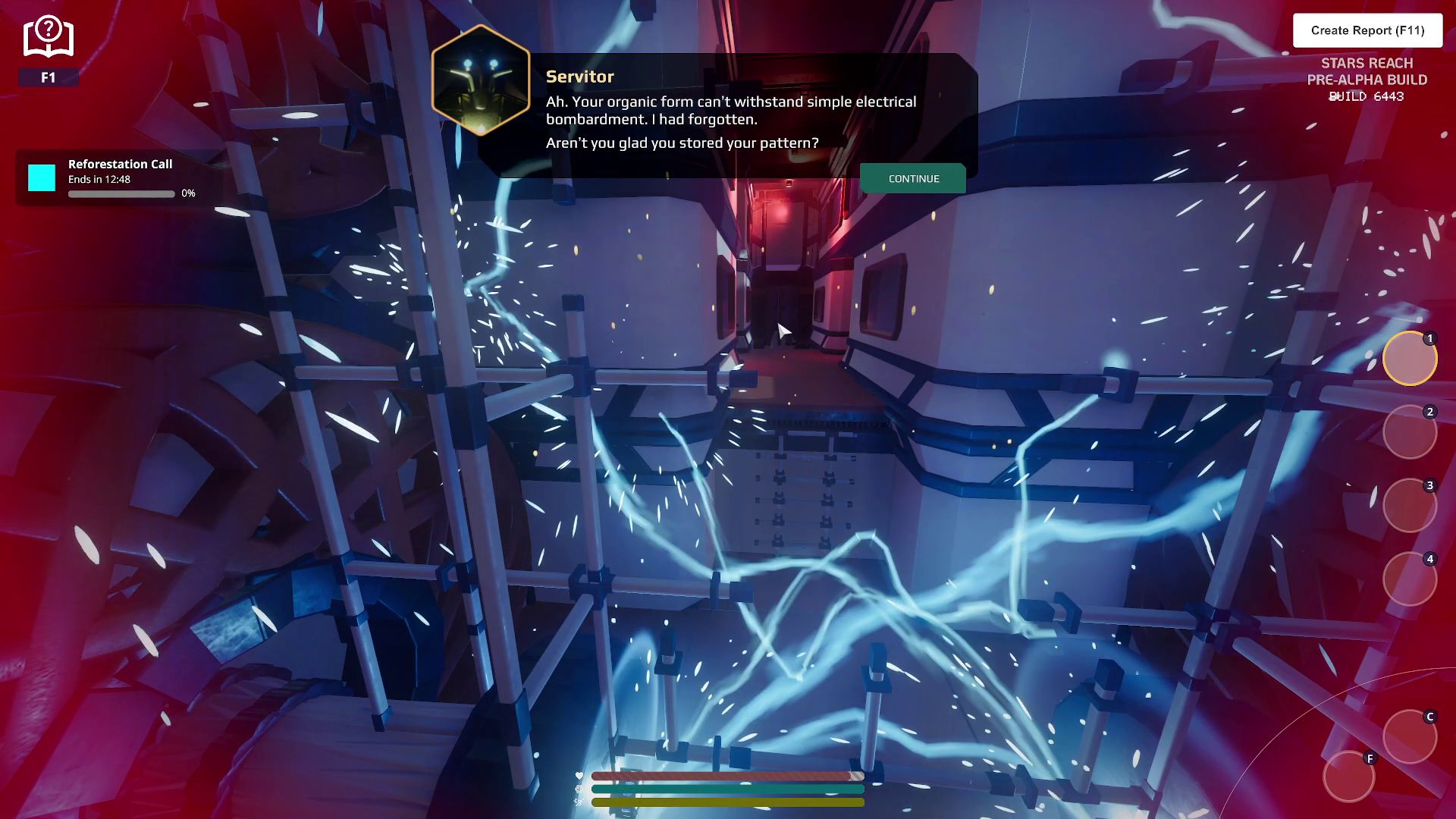Select hotbar slot 4
This screenshot has height=819, width=1456.
(x=1410, y=579)
